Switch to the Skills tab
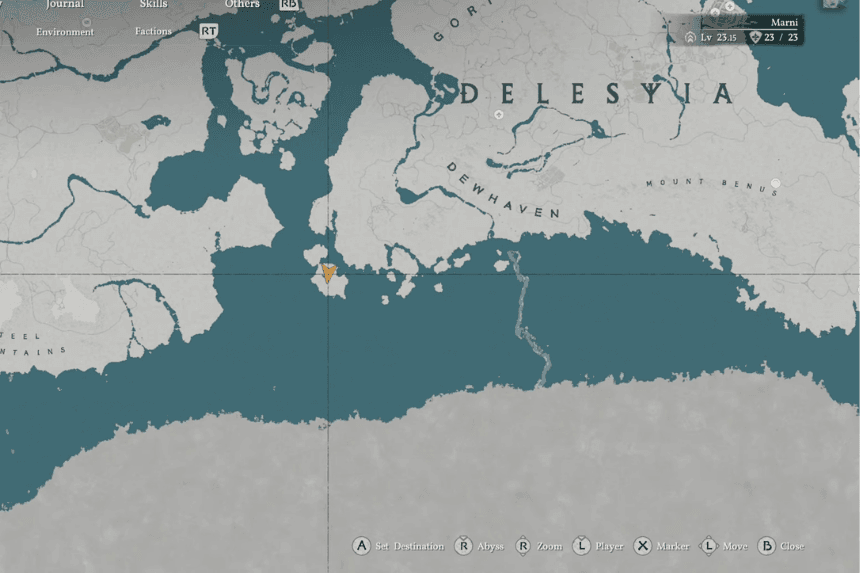Viewport: 860px width, 573px height. (x=153, y=5)
